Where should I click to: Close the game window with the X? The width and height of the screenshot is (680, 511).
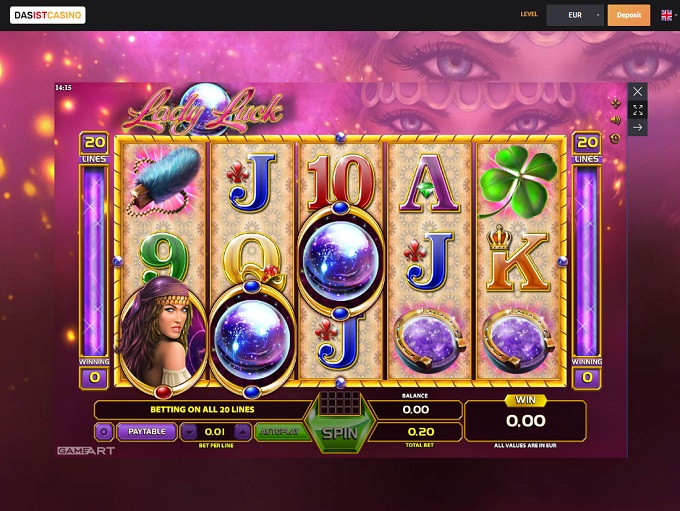pos(638,91)
